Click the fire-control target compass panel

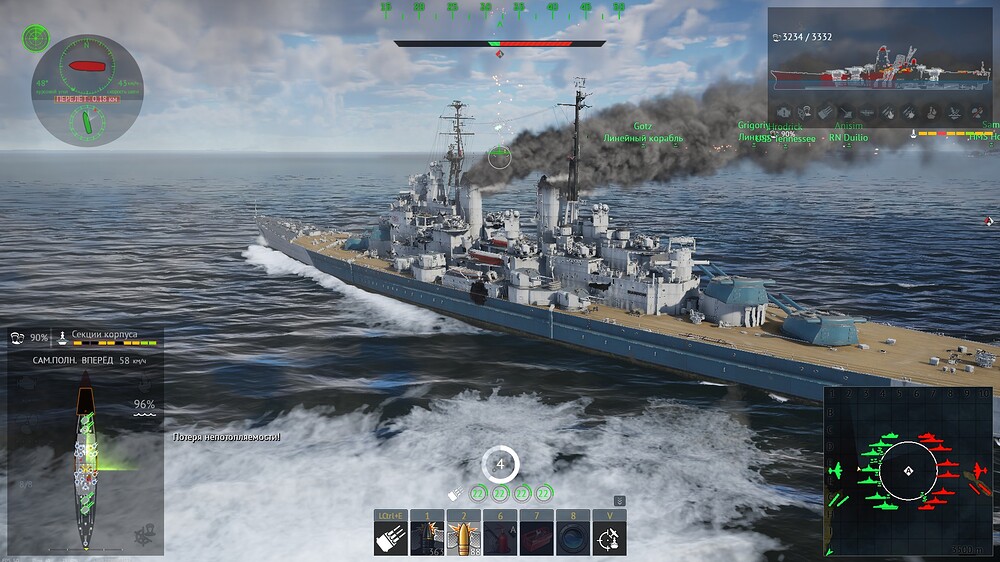point(87,90)
